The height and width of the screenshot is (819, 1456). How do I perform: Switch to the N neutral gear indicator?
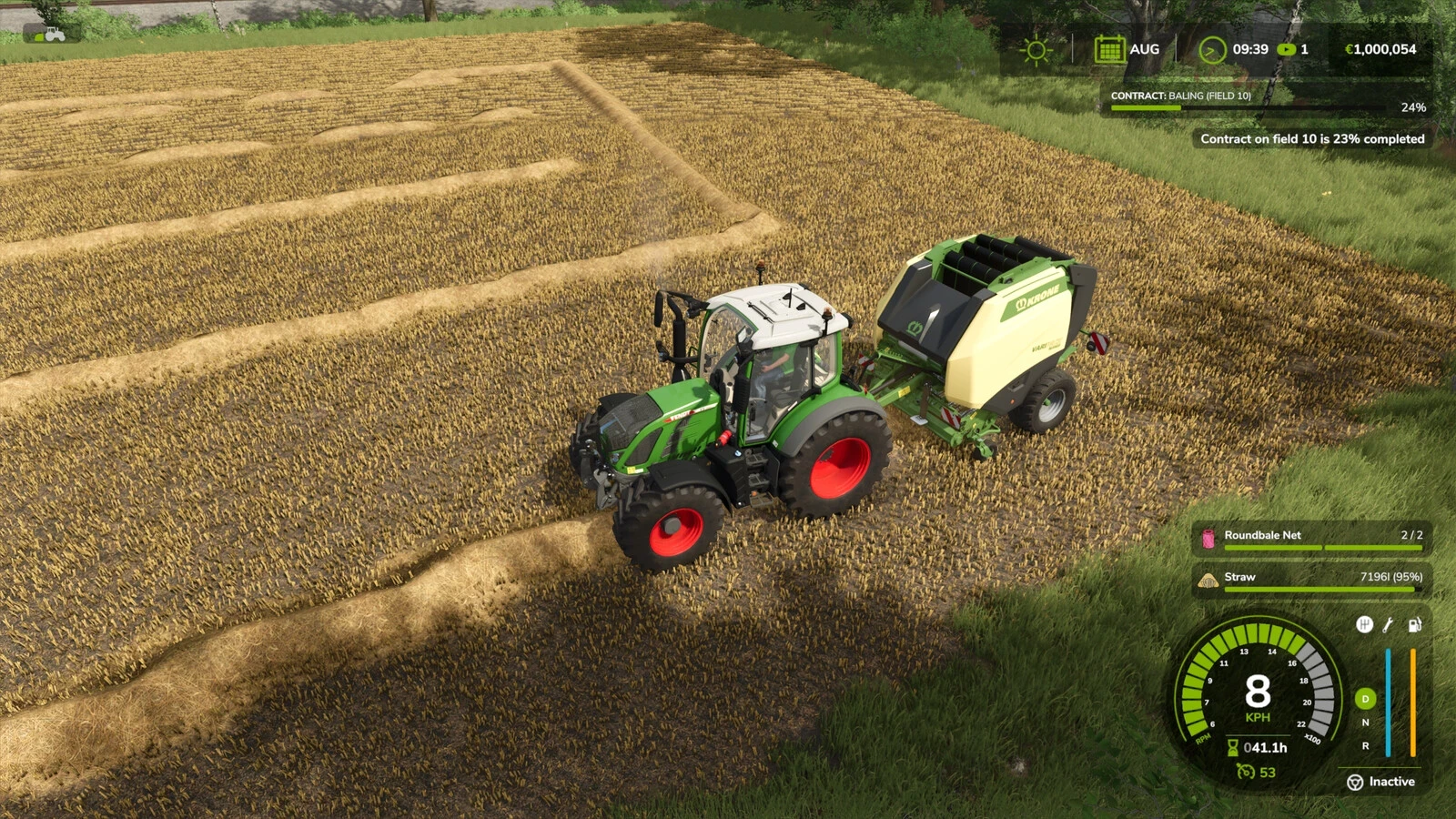pyautogui.click(x=1365, y=723)
